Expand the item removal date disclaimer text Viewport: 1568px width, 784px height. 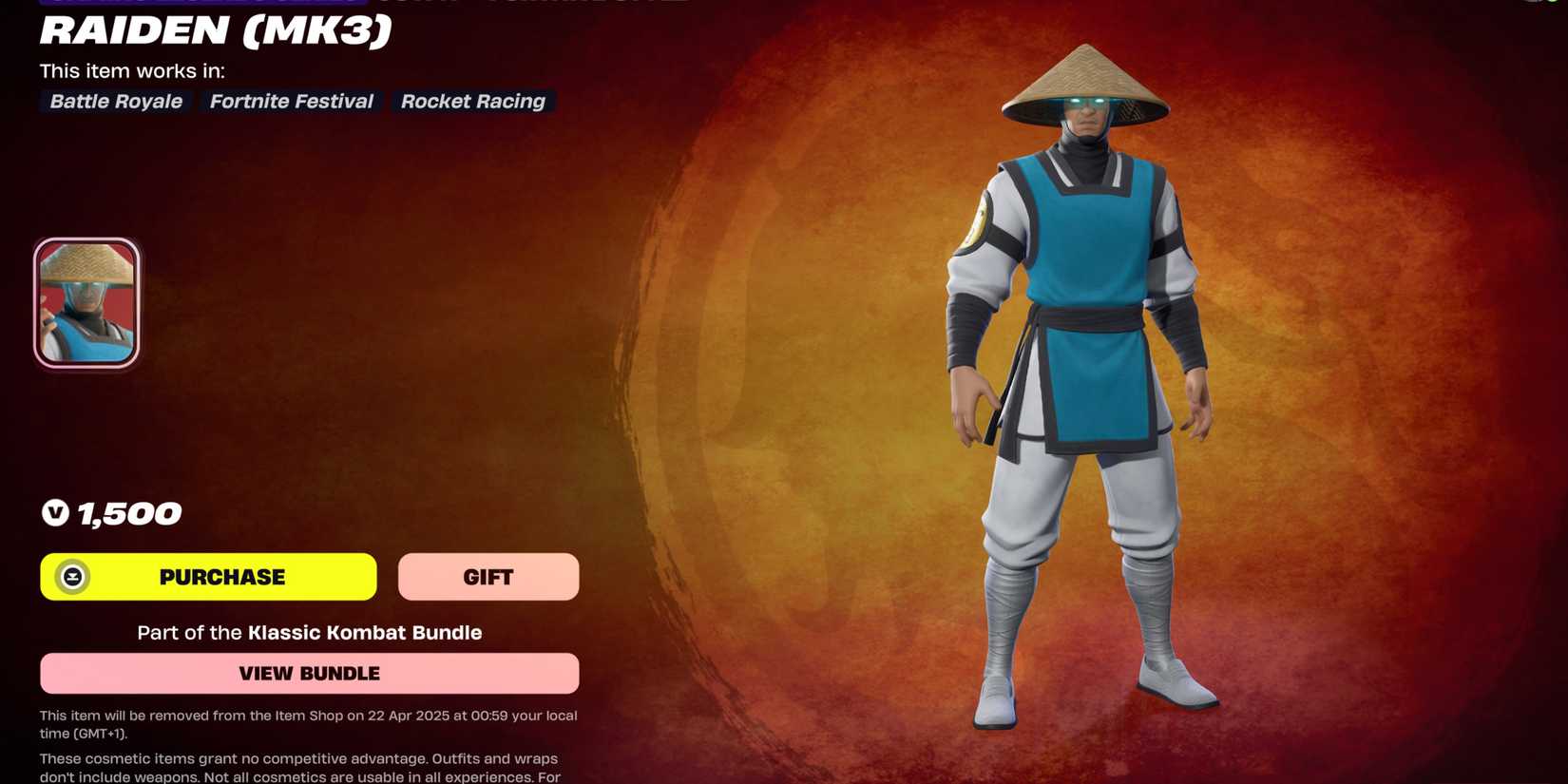click(x=308, y=724)
